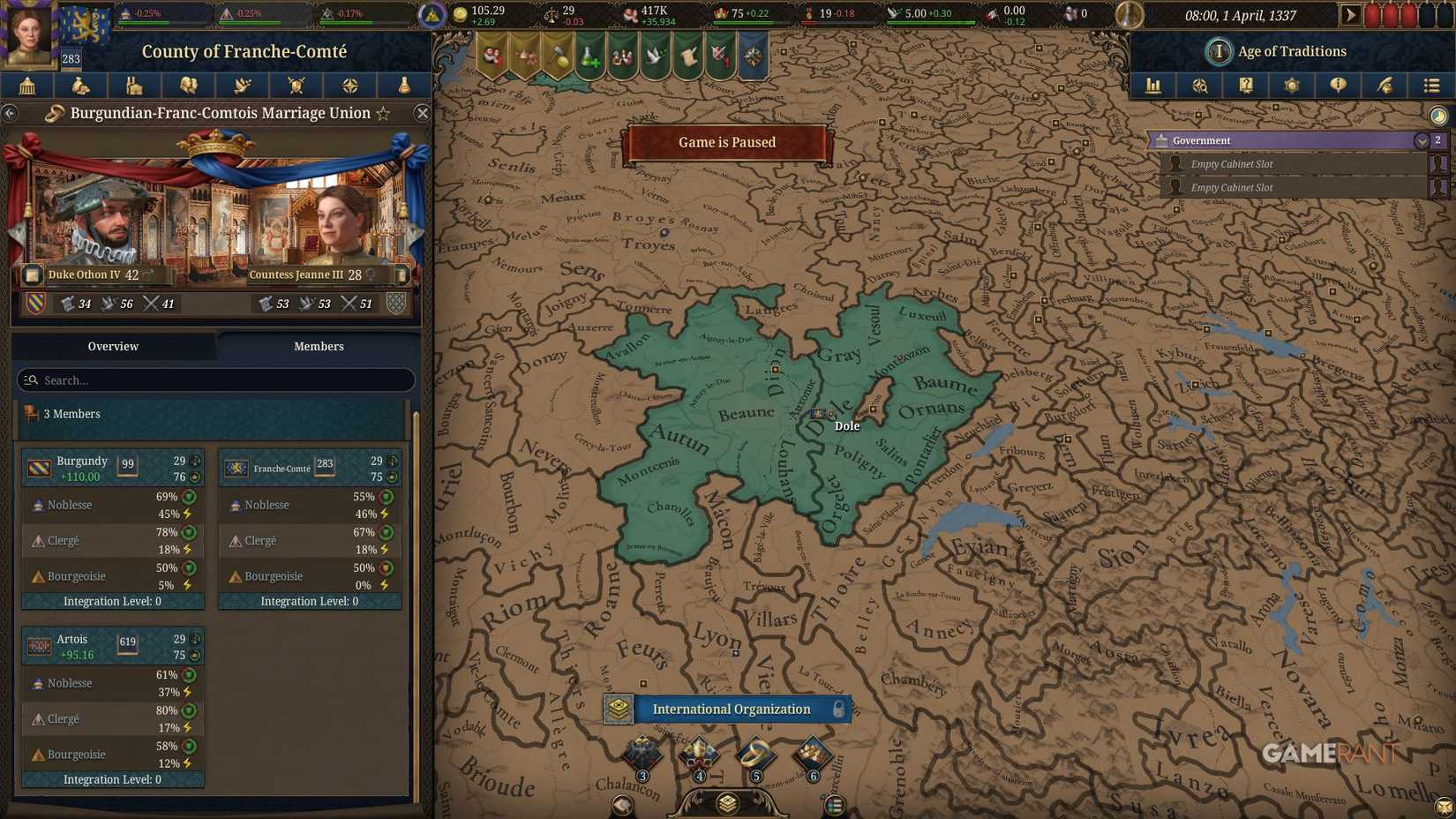The width and height of the screenshot is (1456, 819).
Task: Open the help panel via the question mark icon
Action: [x=1246, y=86]
